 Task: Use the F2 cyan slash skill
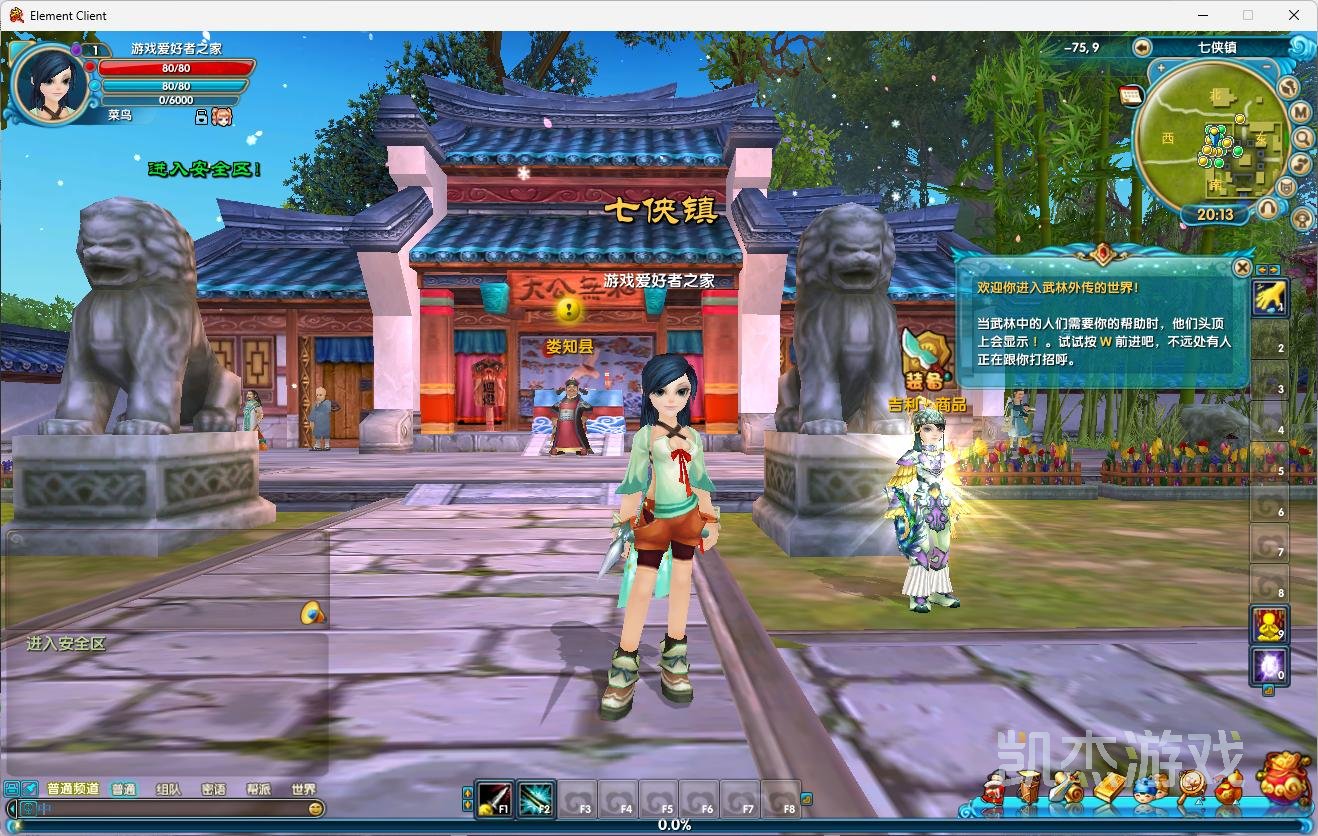[x=536, y=799]
